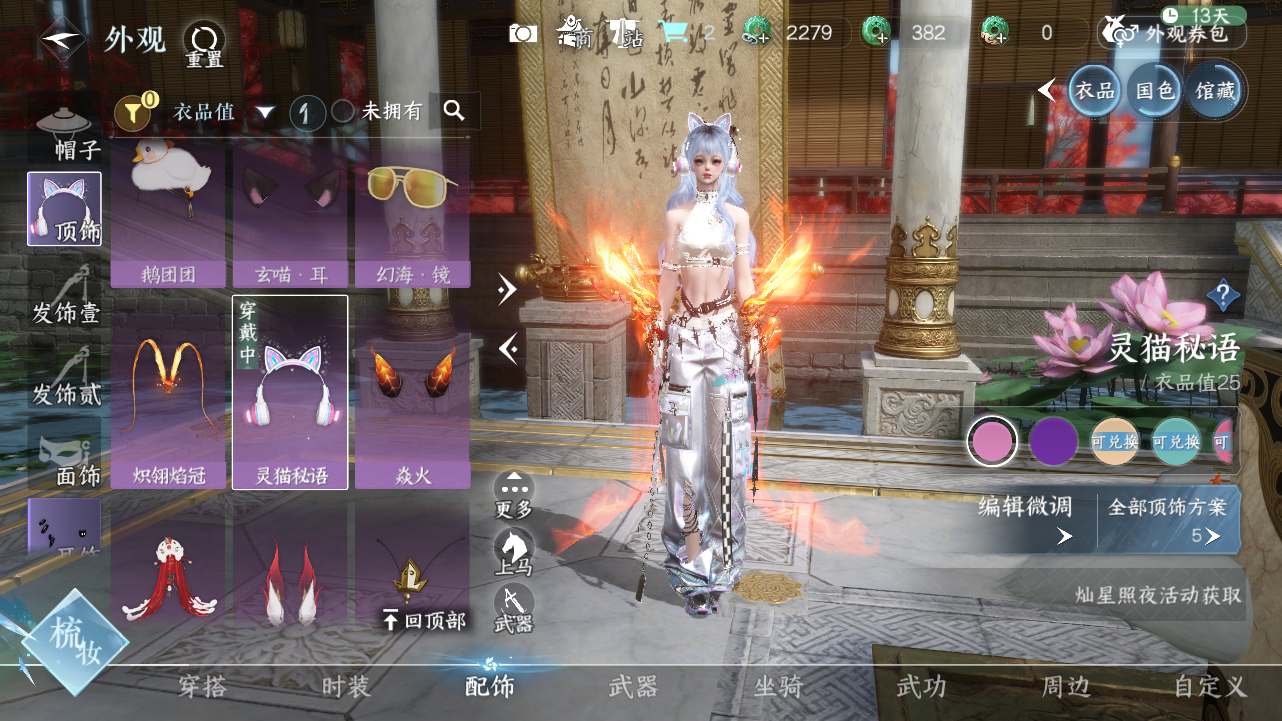Screen dimensions: 1282x721
Task: Open the 馆藏 collection button
Action: [x=1214, y=91]
